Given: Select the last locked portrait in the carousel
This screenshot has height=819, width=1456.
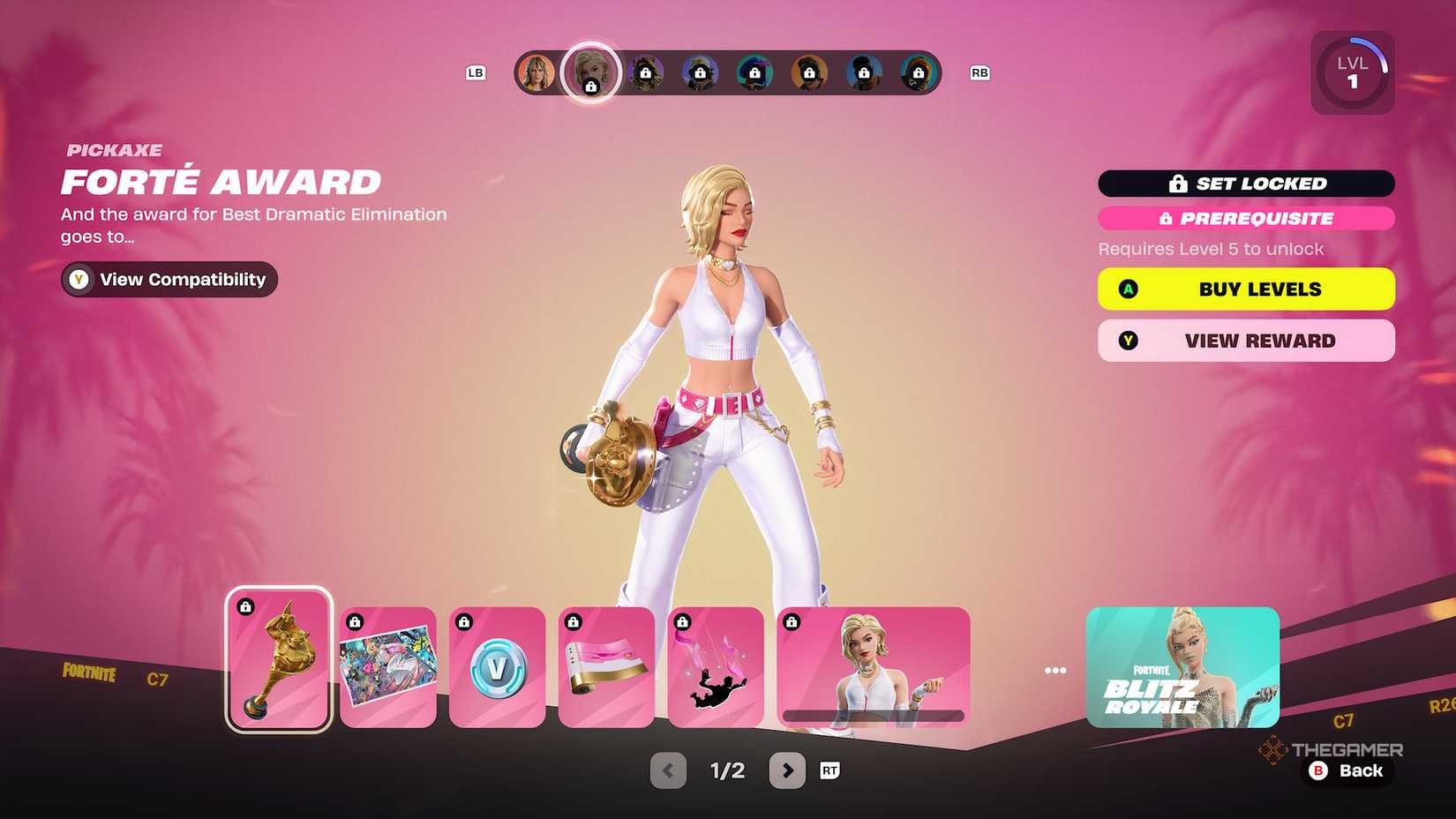Looking at the screenshot, I should point(919,72).
